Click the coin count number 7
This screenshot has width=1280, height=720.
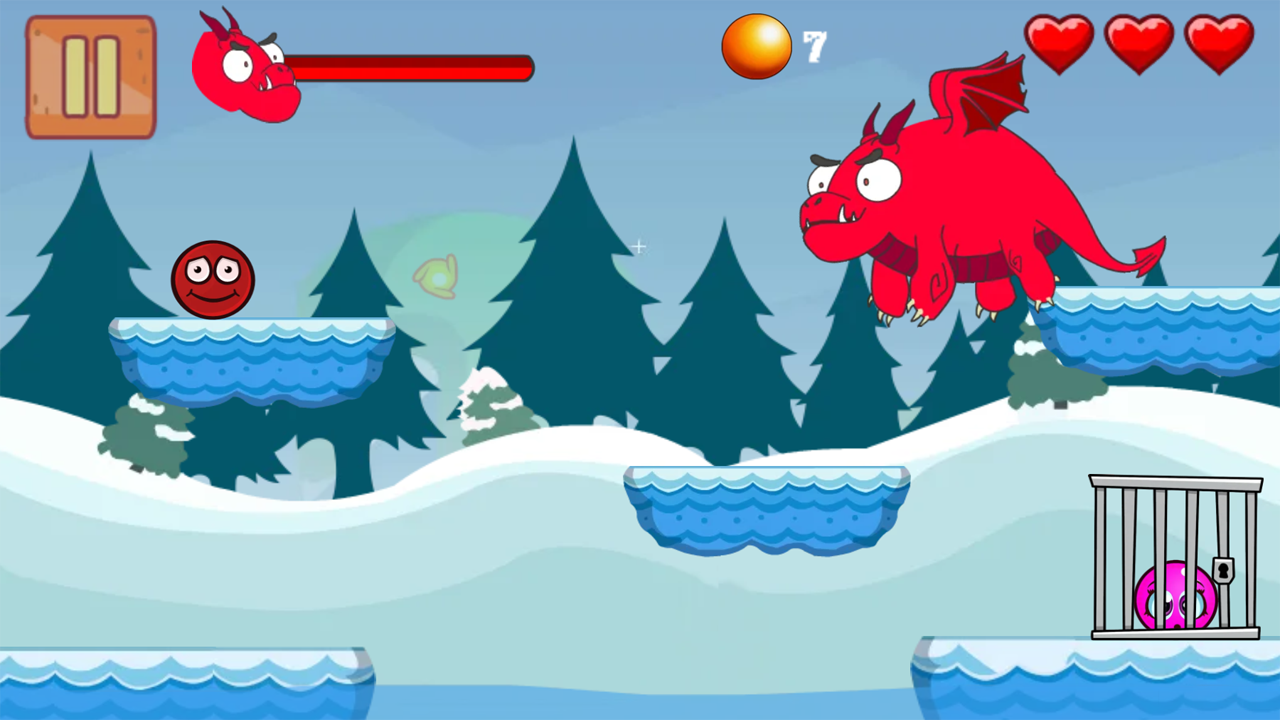click(x=814, y=45)
